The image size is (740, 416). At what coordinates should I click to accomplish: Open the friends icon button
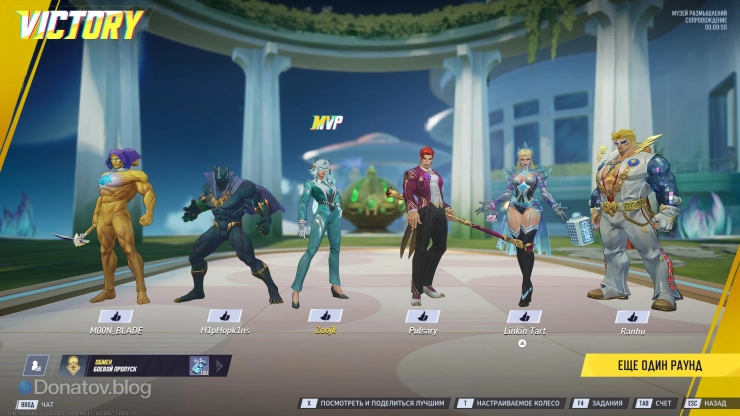37,366
